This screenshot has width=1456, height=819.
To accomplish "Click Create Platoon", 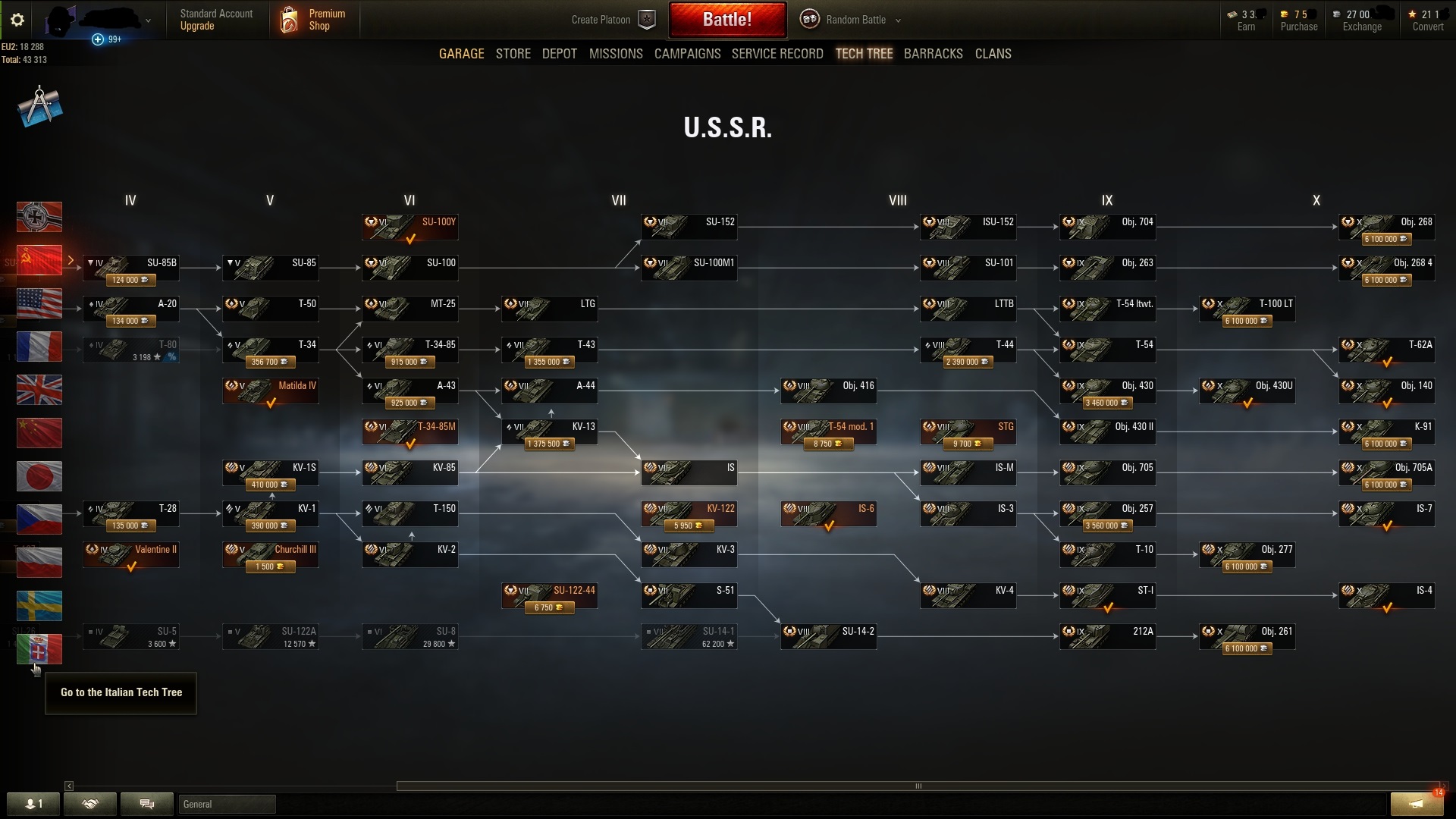I will (x=601, y=20).
